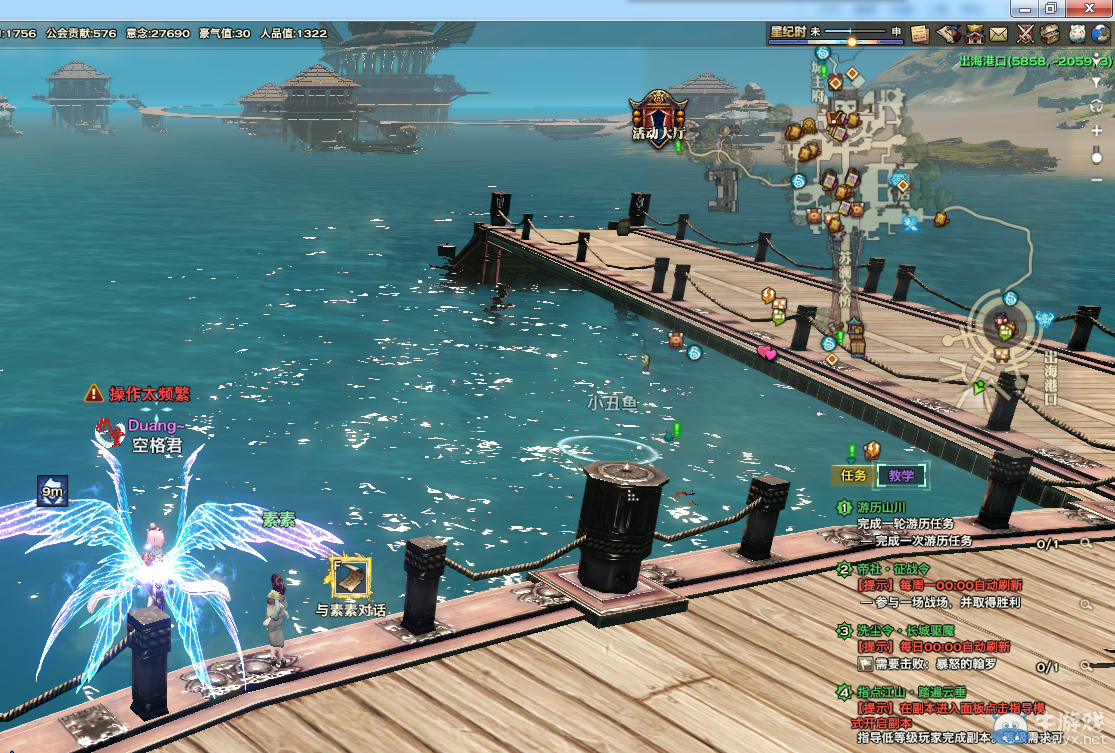
Task: Open the 活动大厅 activity hall badge
Action: pyautogui.click(x=658, y=118)
